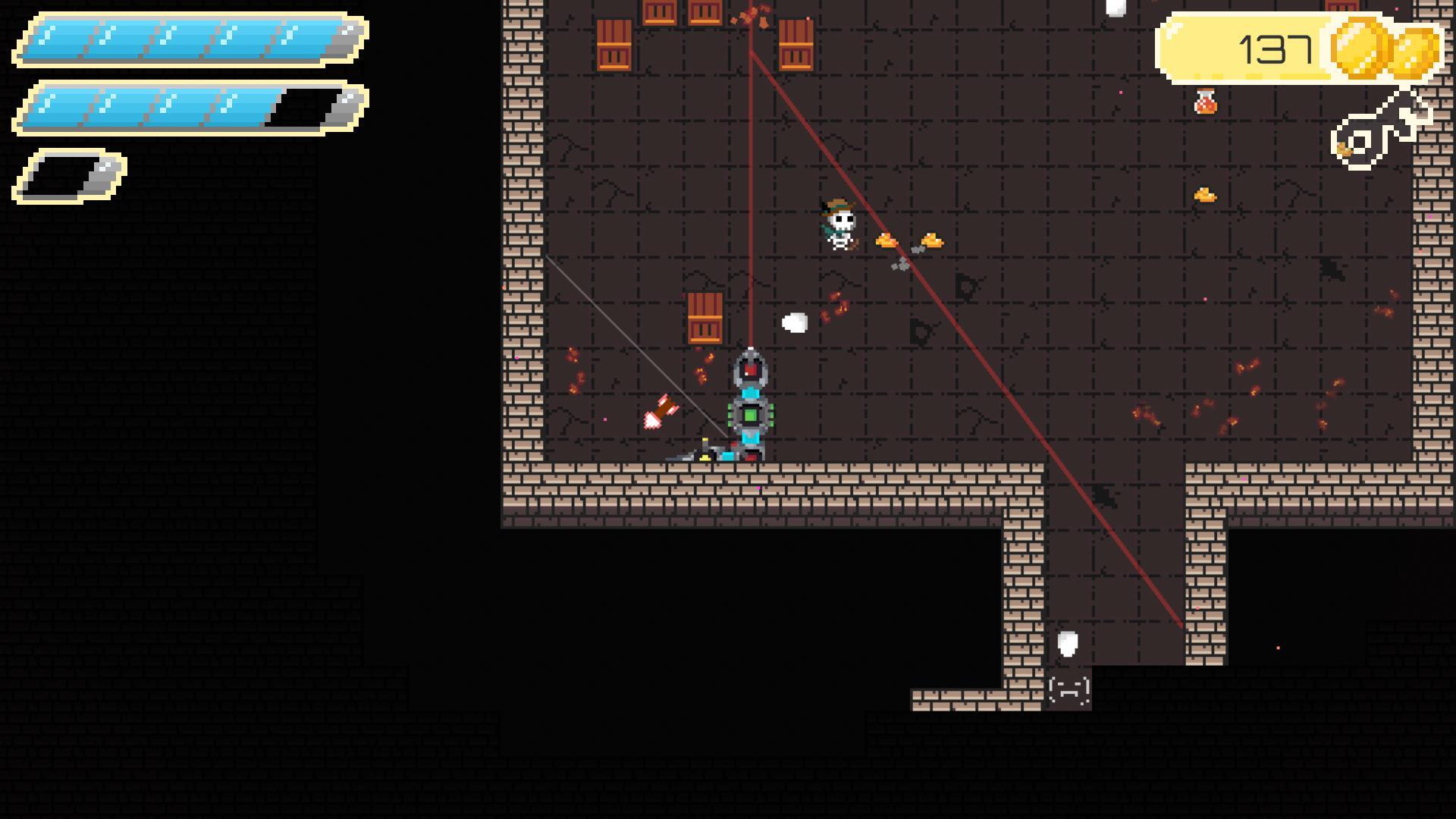Click the white egg in the pit
Screen dimensions: 1456x819
click(x=1068, y=645)
